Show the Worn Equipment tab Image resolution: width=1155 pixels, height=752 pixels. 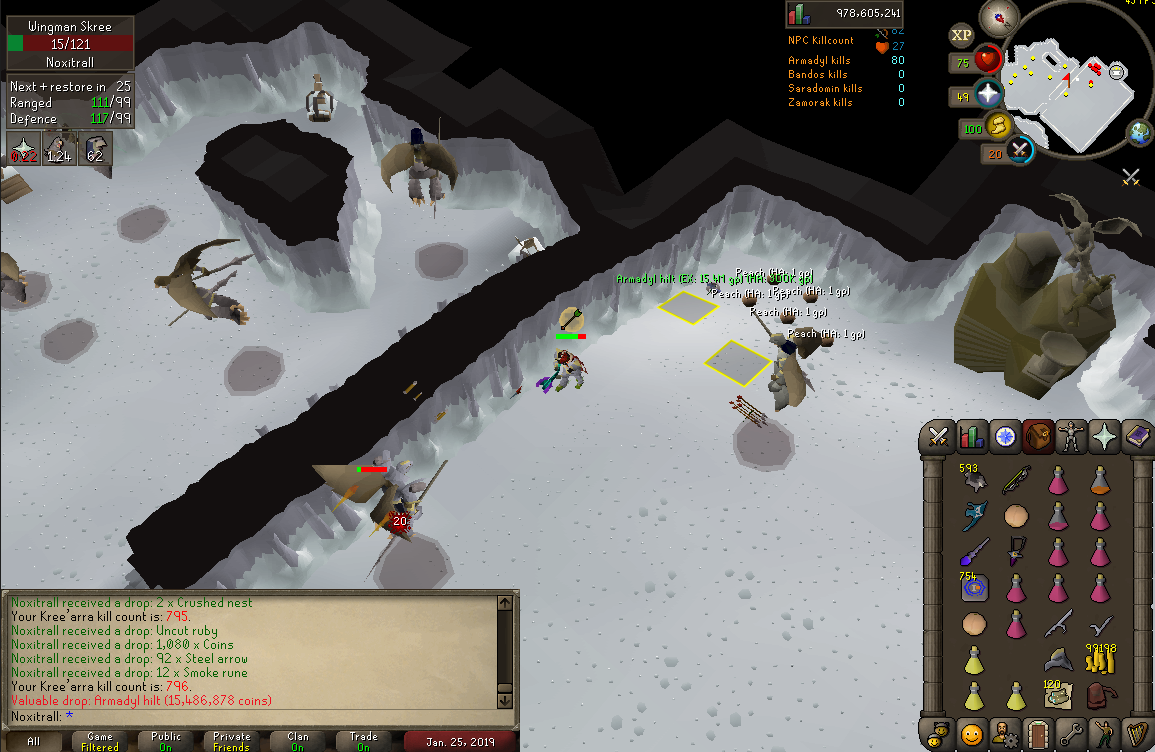(x=1072, y=436)
